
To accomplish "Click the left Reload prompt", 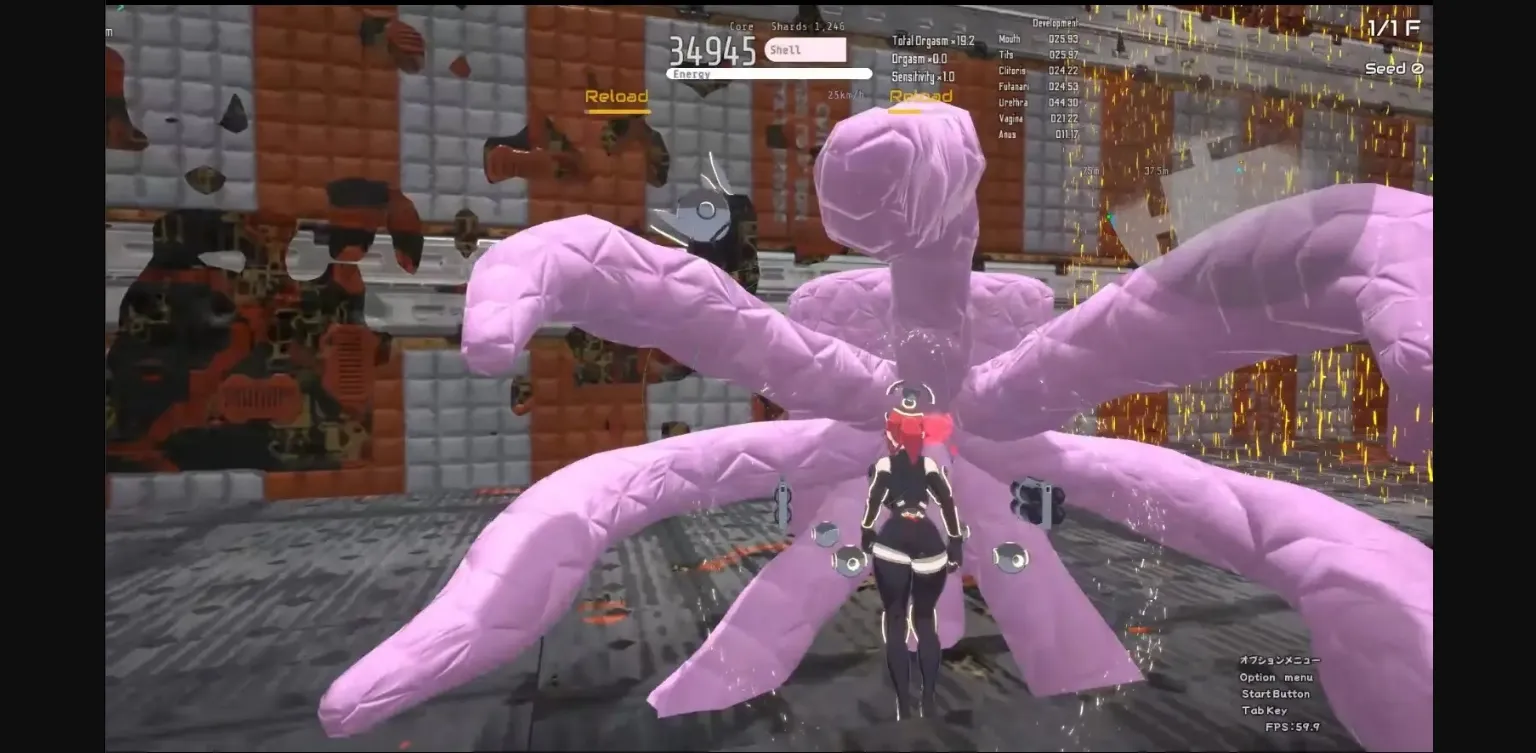I will pyautogui.click(x=617, y=97).
